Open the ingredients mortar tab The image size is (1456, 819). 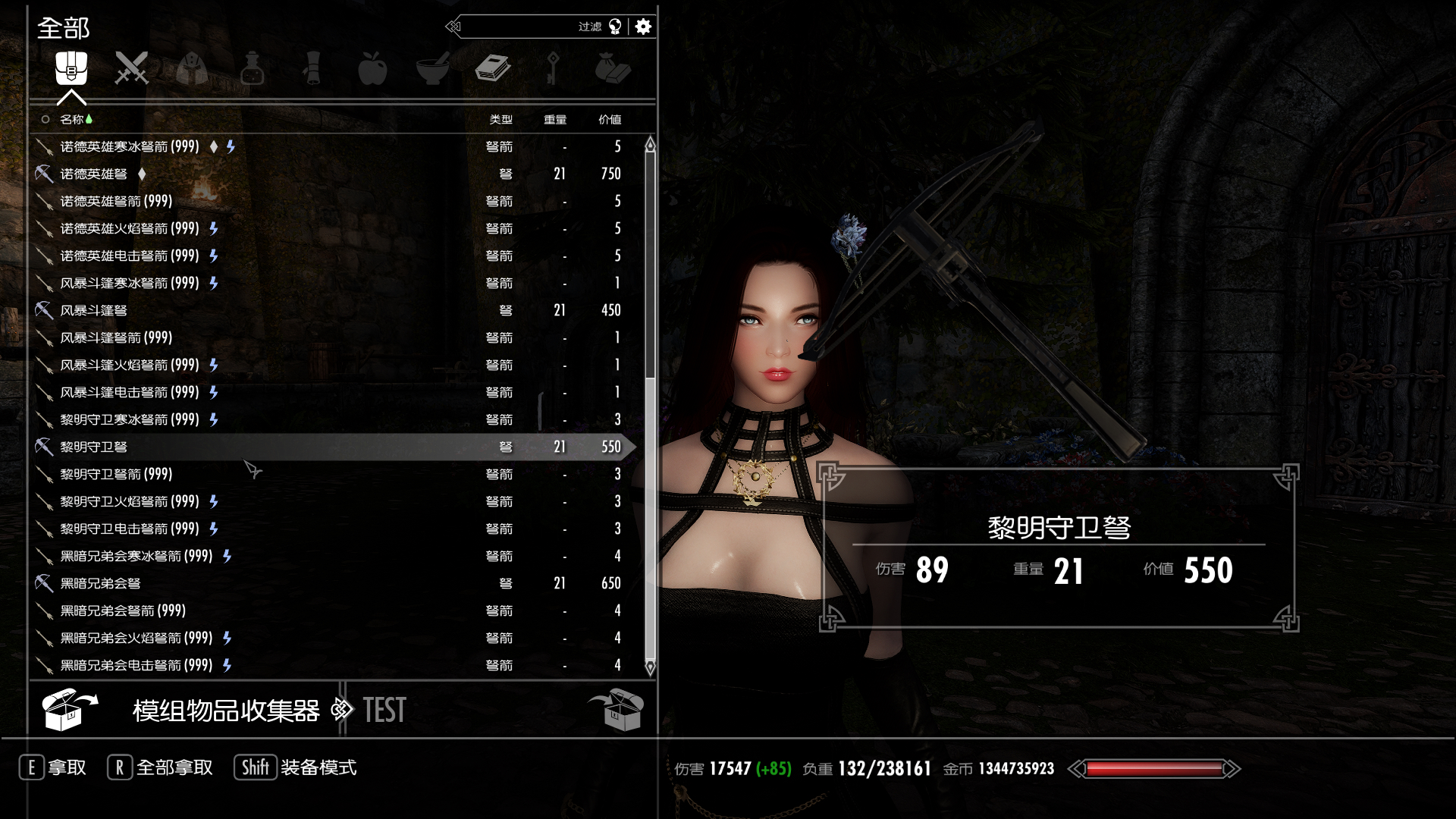point(432,68)
